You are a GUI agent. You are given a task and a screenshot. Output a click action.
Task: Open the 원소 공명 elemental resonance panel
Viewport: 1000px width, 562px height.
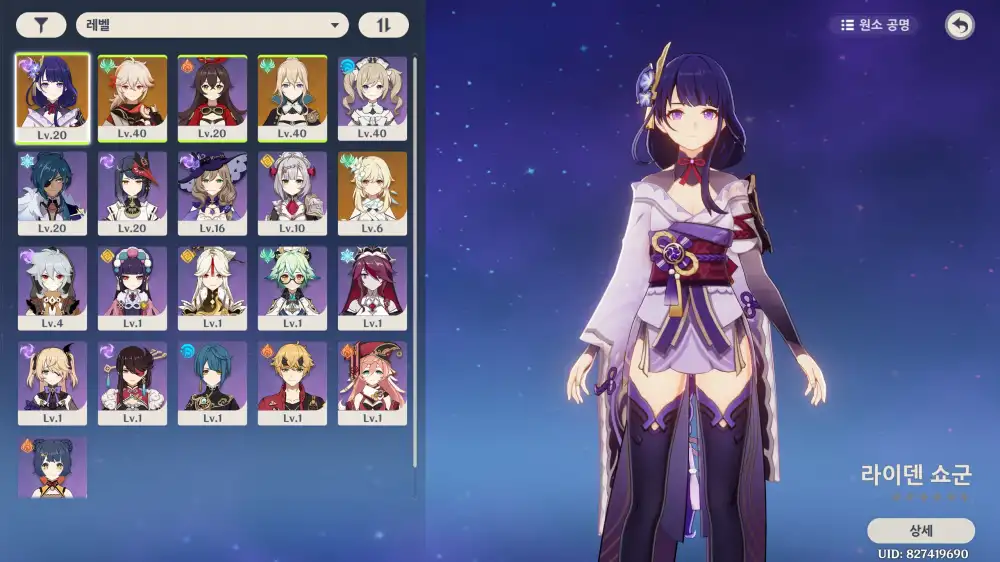coord(874,25)
